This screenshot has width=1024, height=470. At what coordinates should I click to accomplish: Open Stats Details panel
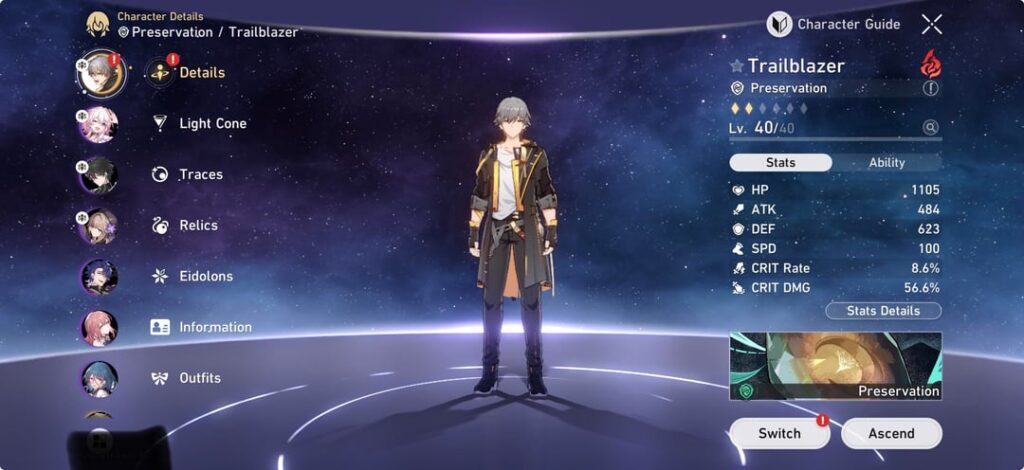883,311
